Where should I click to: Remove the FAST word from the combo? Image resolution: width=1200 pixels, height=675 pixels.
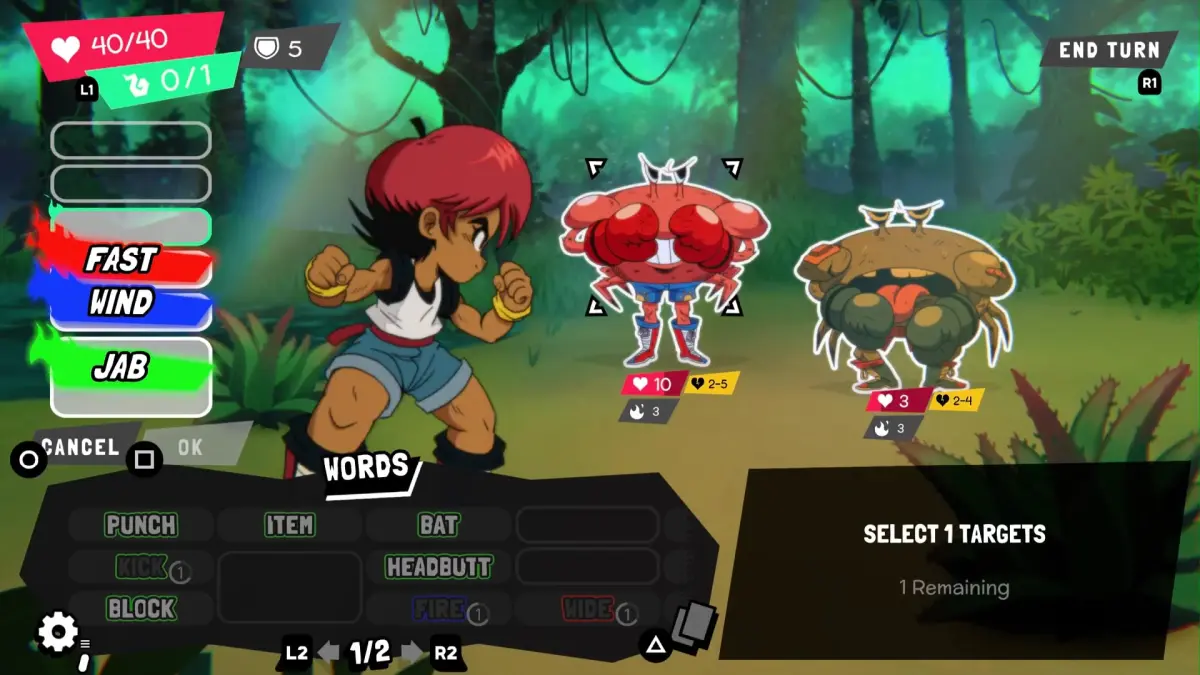coord(122,261)
